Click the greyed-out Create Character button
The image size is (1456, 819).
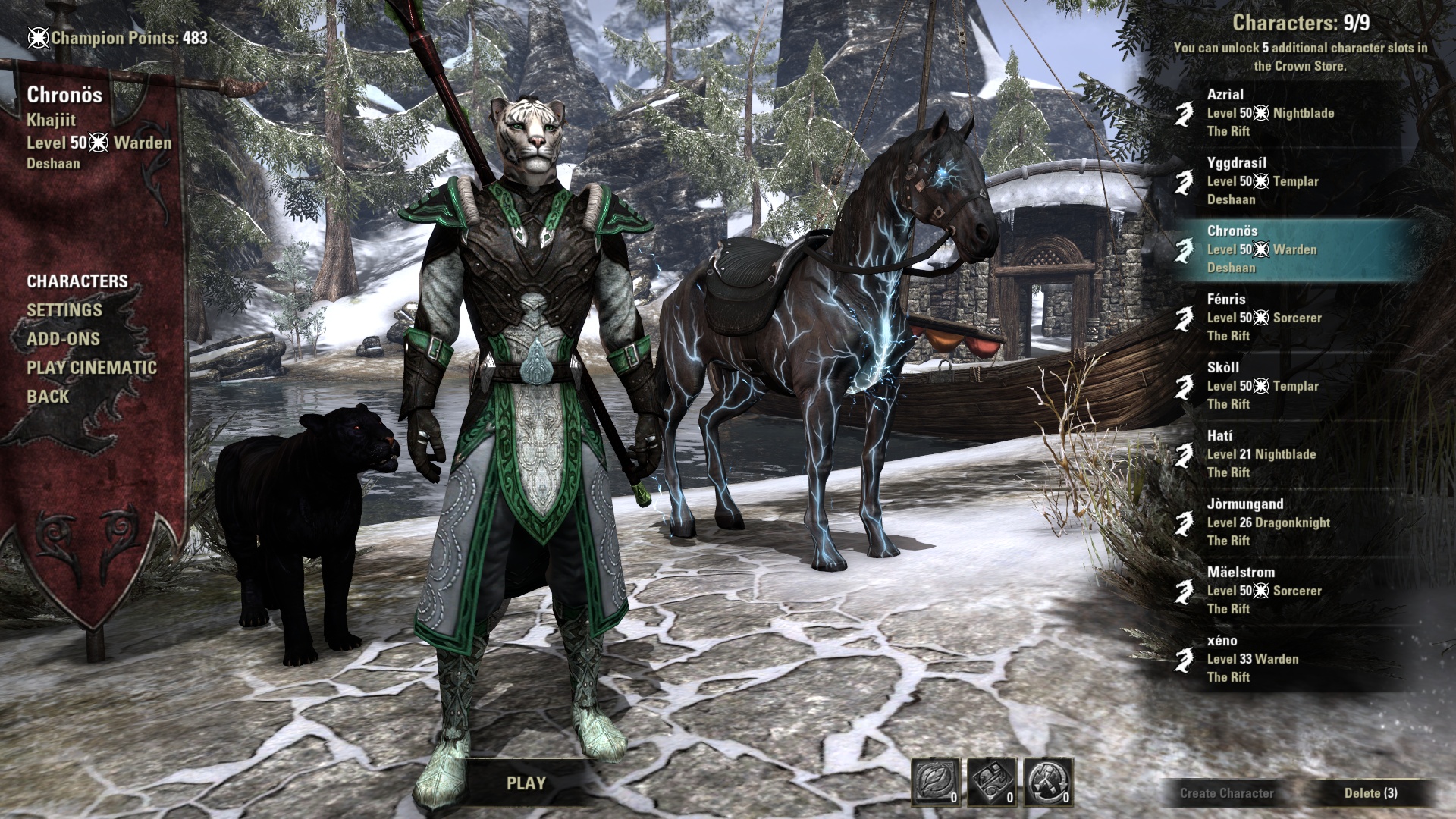click(x=1226, y=793)
